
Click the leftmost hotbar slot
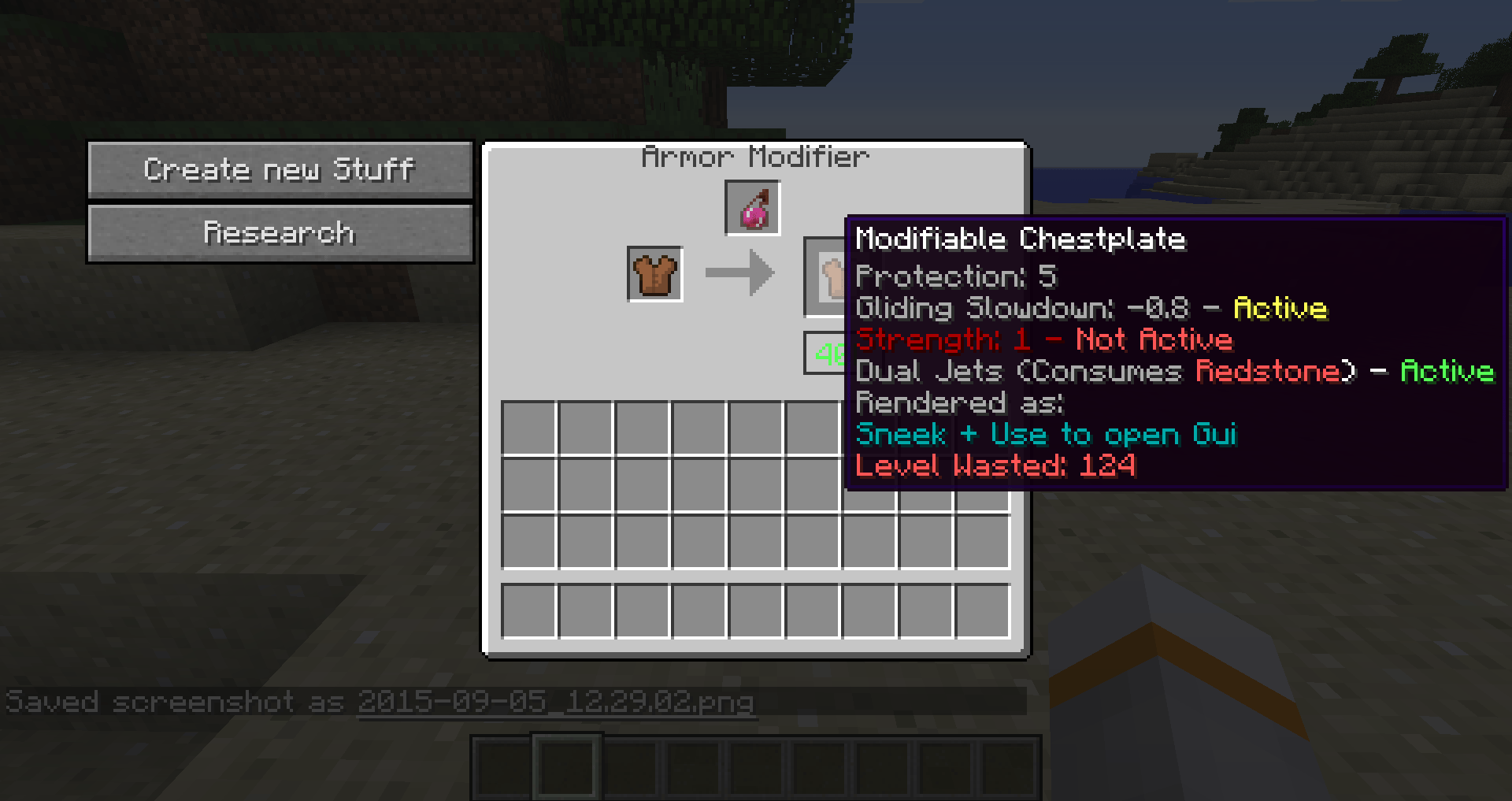pos(501,768)
